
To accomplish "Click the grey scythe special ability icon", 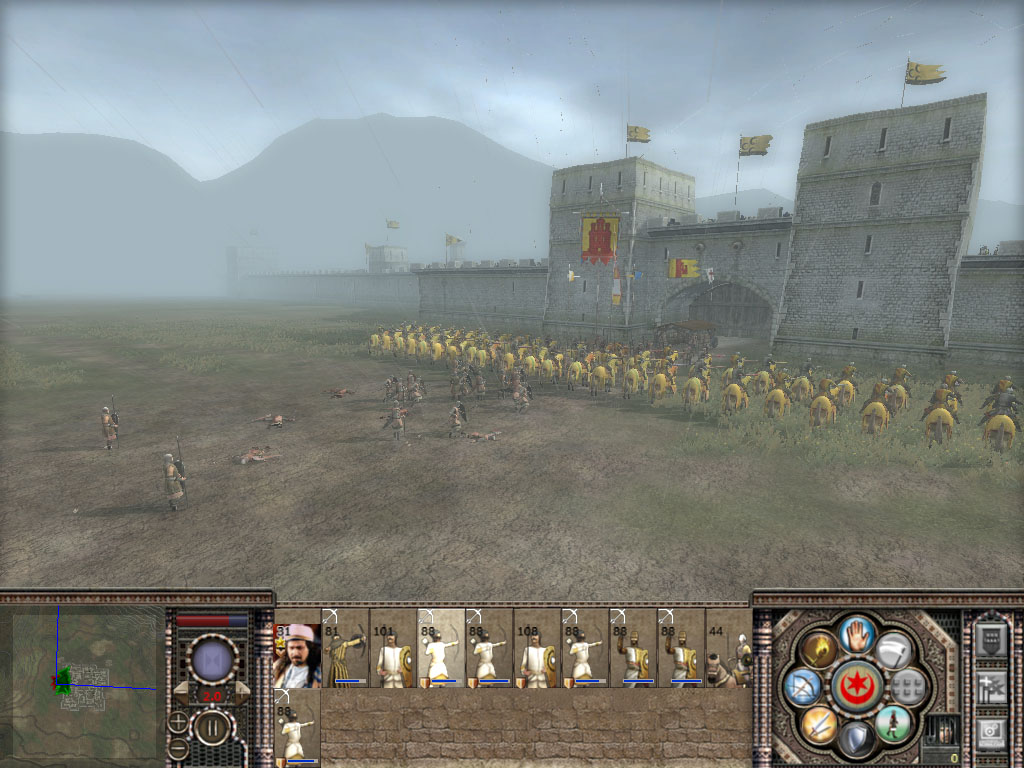I will pos(894,649).
